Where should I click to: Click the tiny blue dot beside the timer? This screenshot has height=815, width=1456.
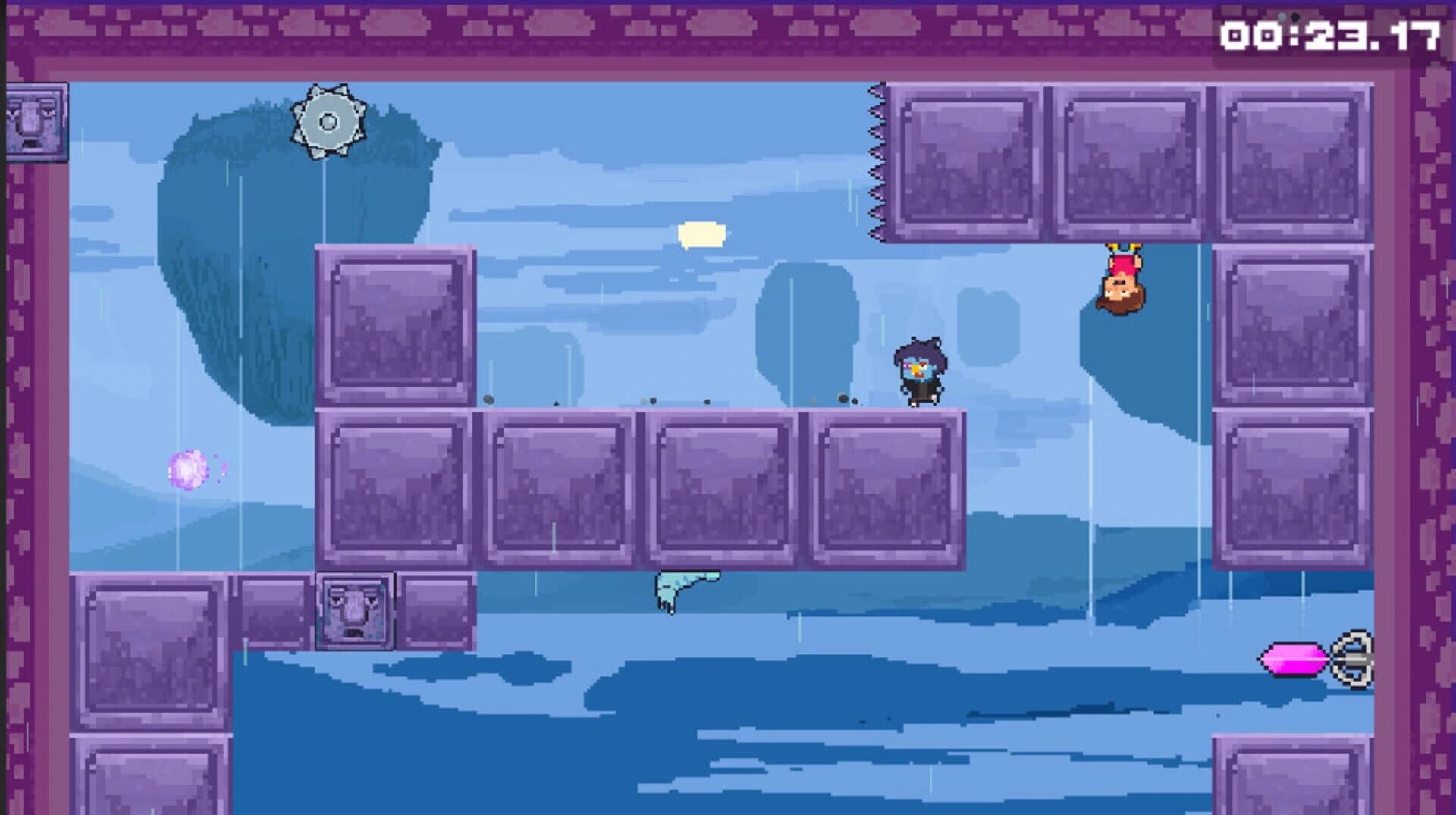click(x=1282, y=17)
